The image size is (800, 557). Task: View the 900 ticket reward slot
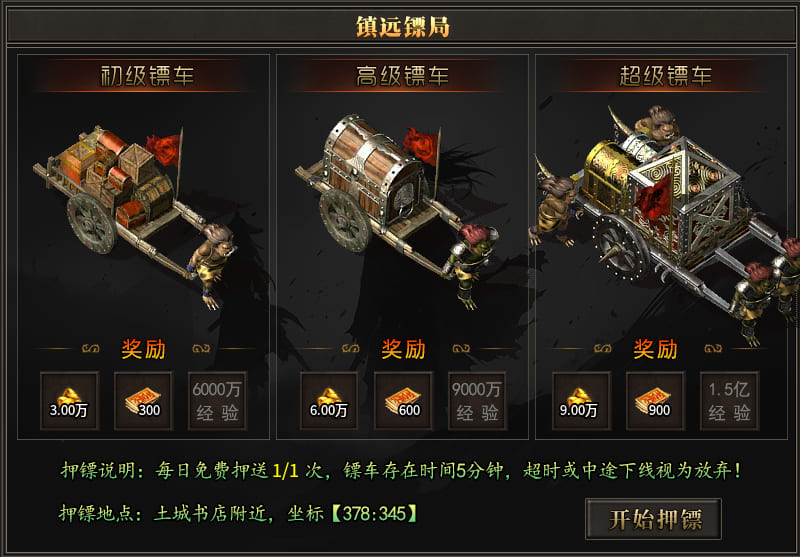tap(655, 401)
